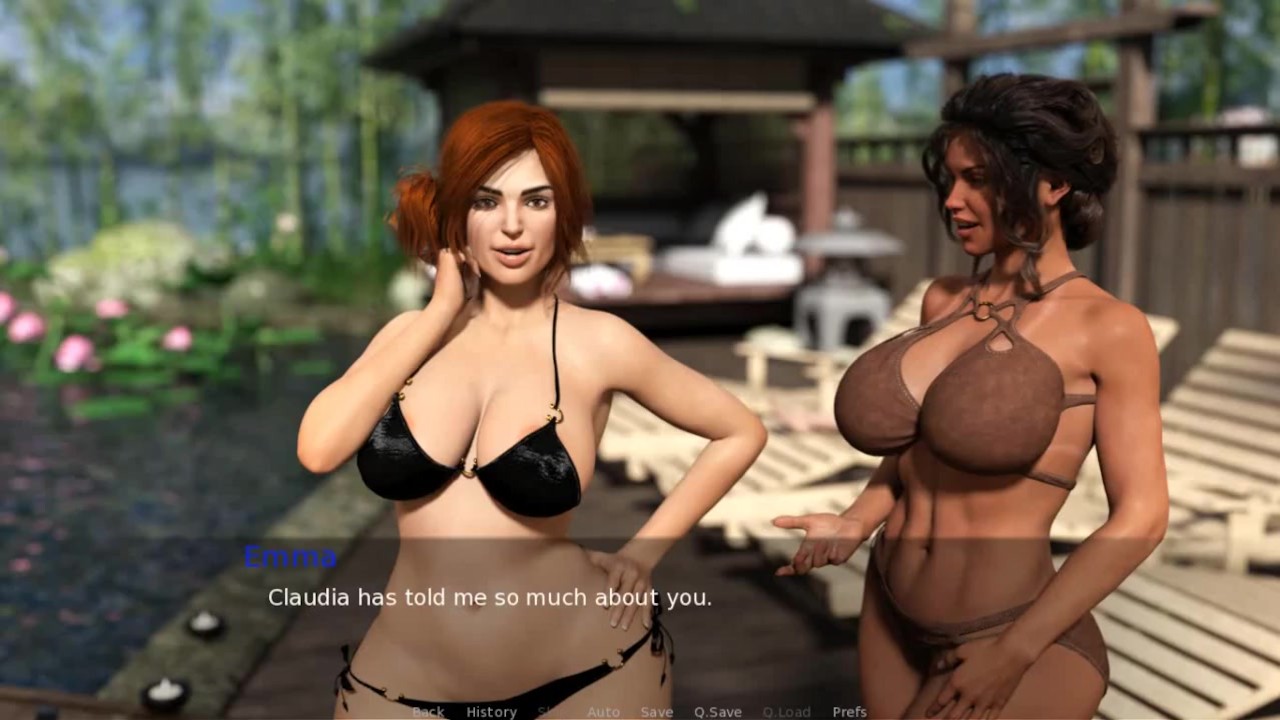This screenshot has height=720, width=1280.
Task: Go back one line with Back
Action: [428, 712]
